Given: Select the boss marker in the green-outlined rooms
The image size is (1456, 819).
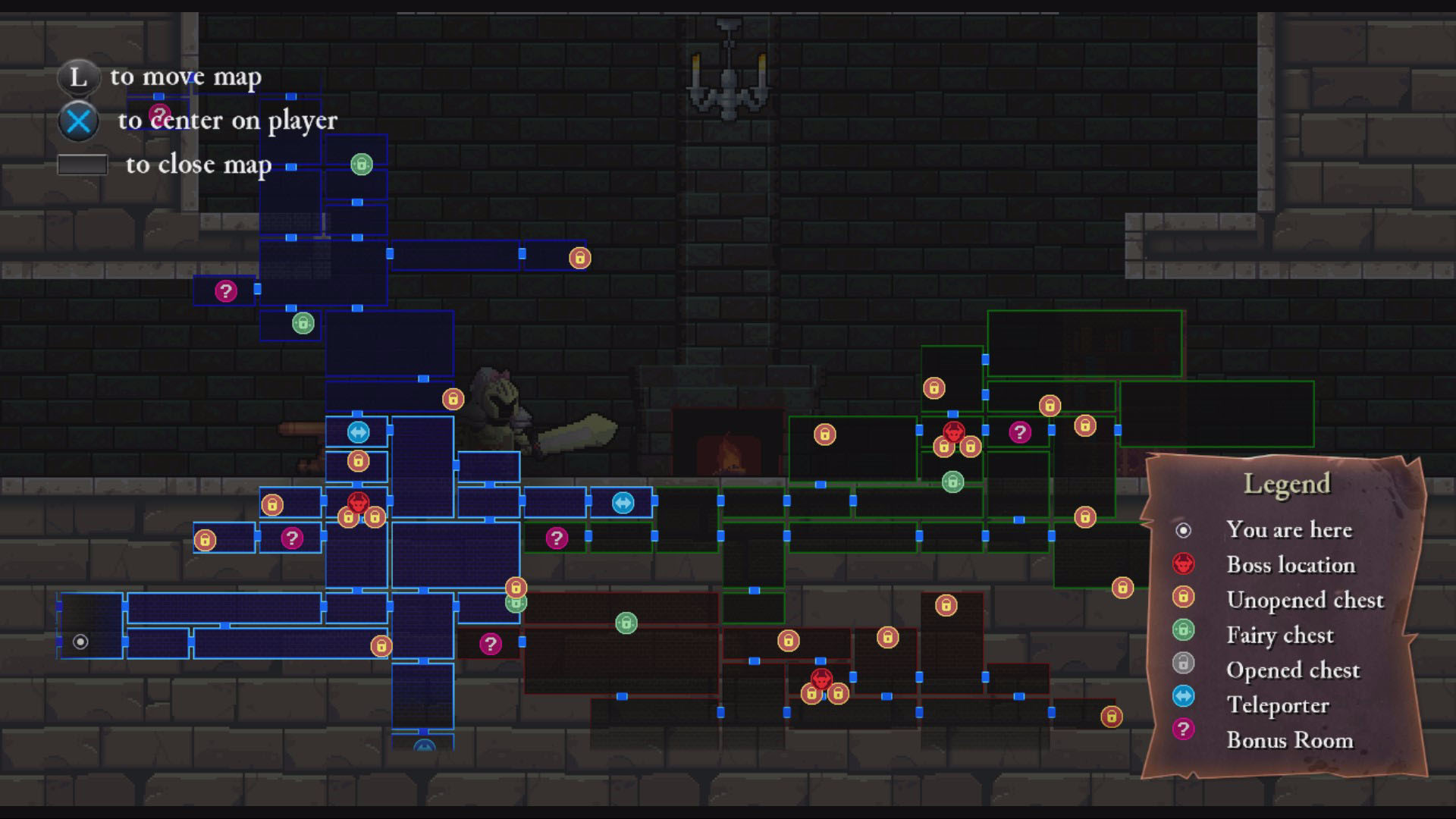Looking at the screenshot, I should [x=953, y=431].
